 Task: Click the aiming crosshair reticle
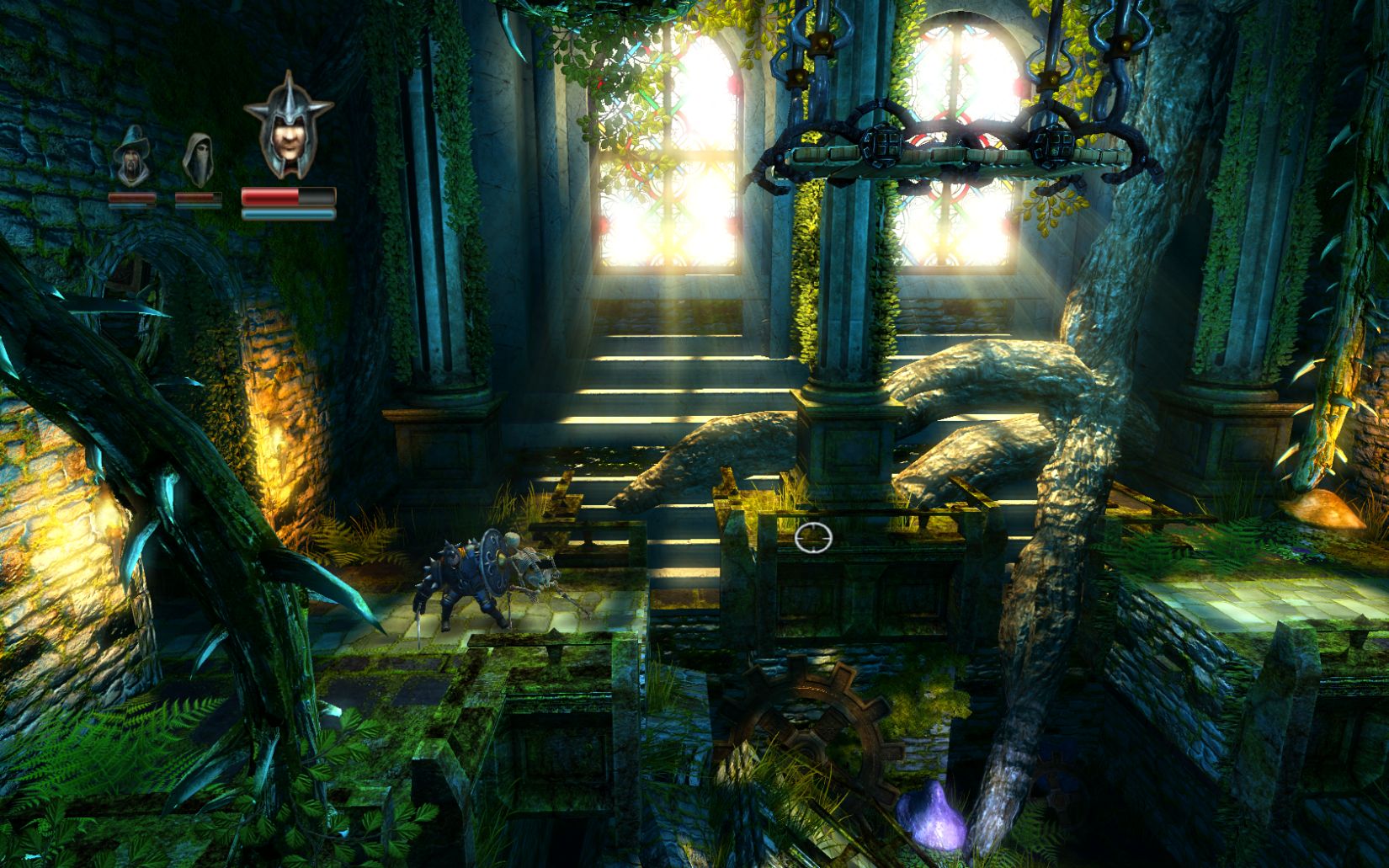812,536
